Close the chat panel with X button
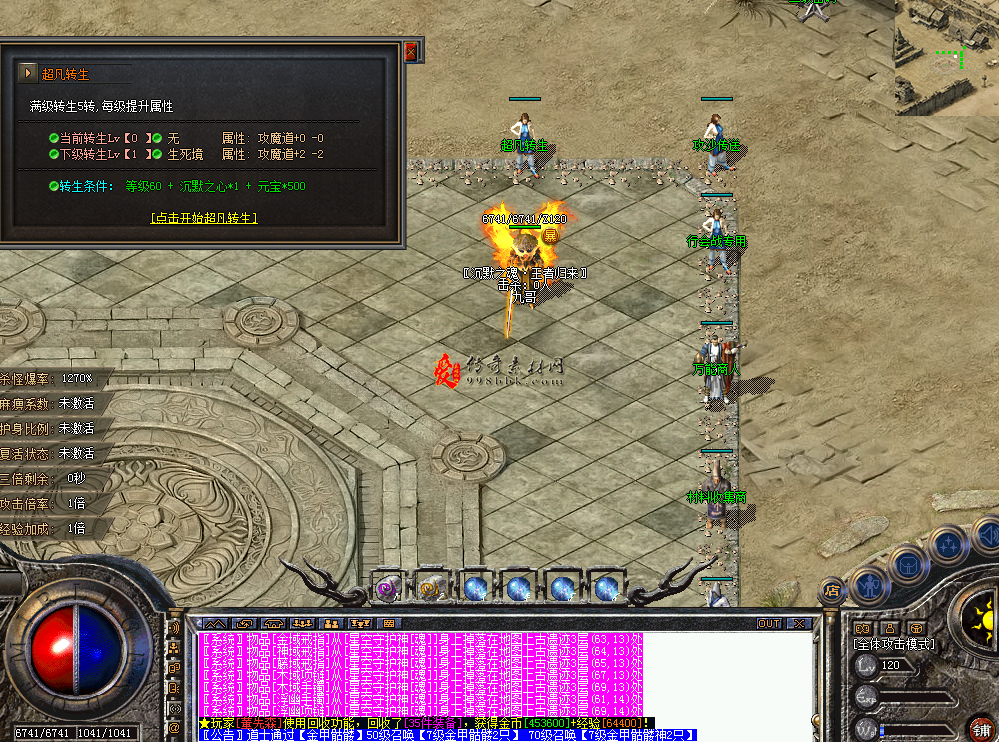This screenshot has width=999, height=742. click(797, 623)
